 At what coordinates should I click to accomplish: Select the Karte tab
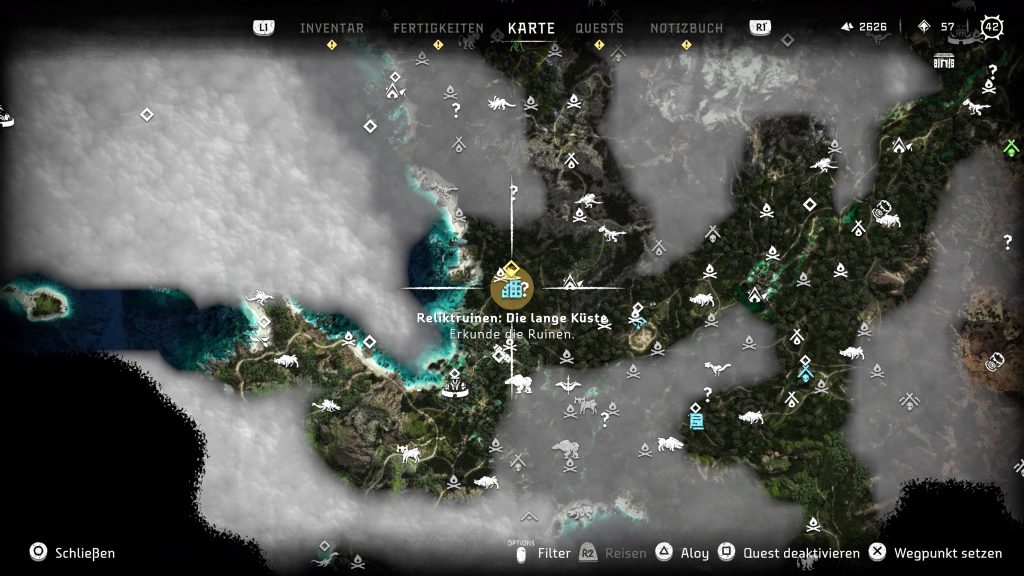point(531,28)
